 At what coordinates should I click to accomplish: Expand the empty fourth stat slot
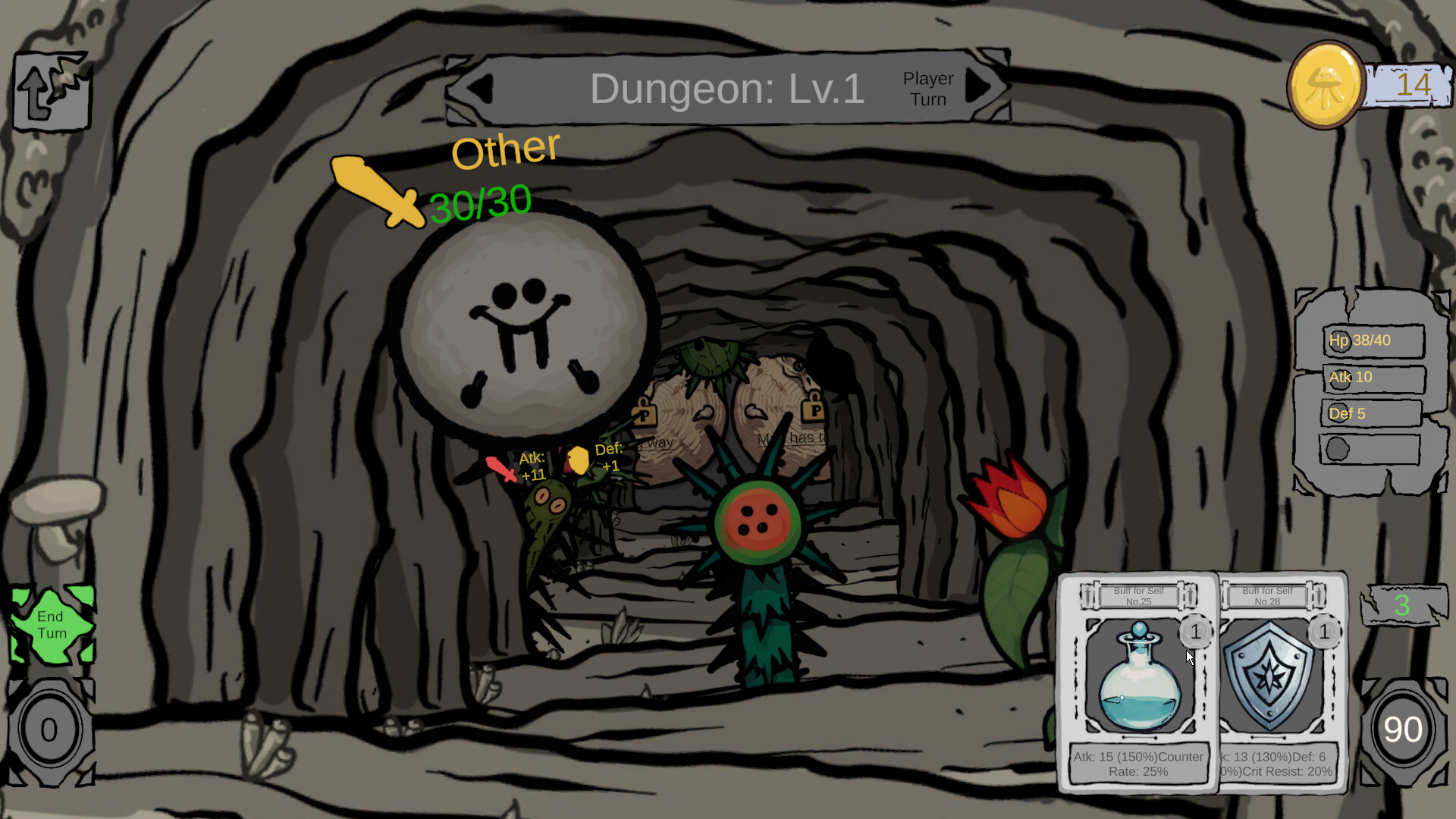pos(1369,450)
